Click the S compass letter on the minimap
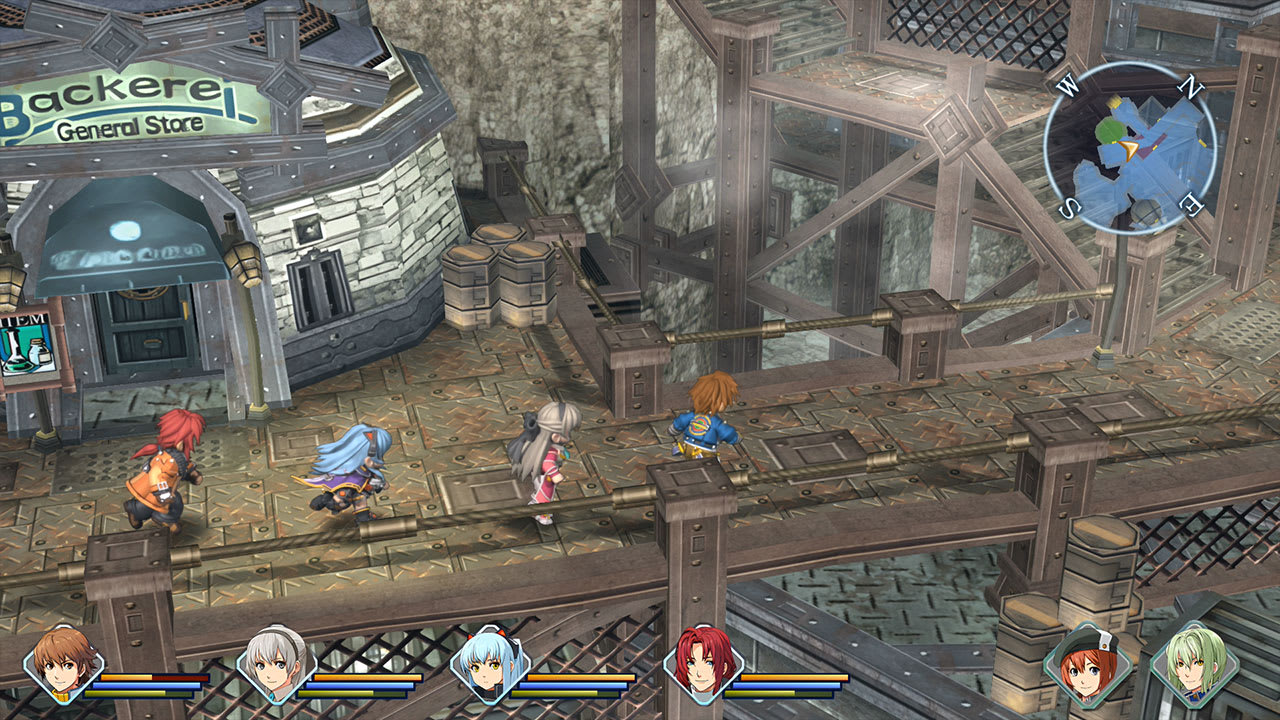This screenshot has width=1280, height=720. [1070, 204]
